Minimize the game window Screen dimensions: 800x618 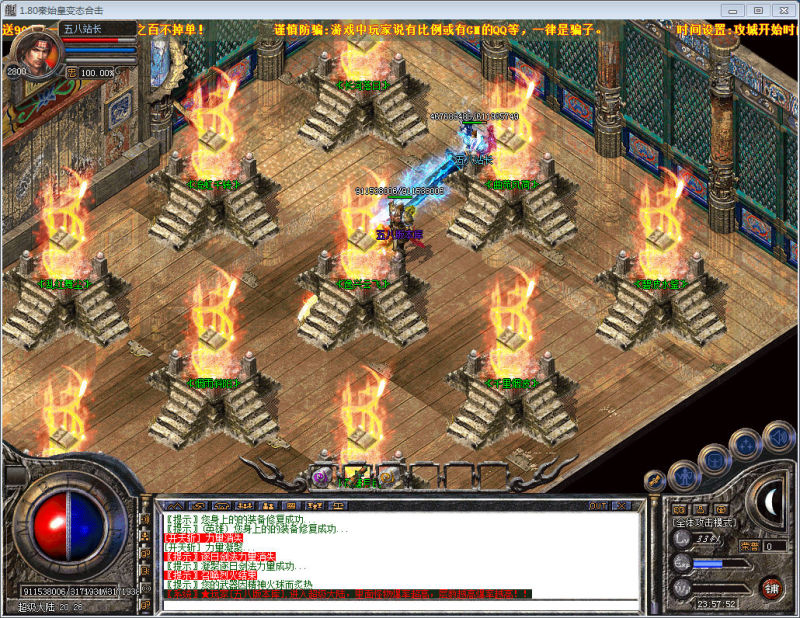tap(735, 9)
